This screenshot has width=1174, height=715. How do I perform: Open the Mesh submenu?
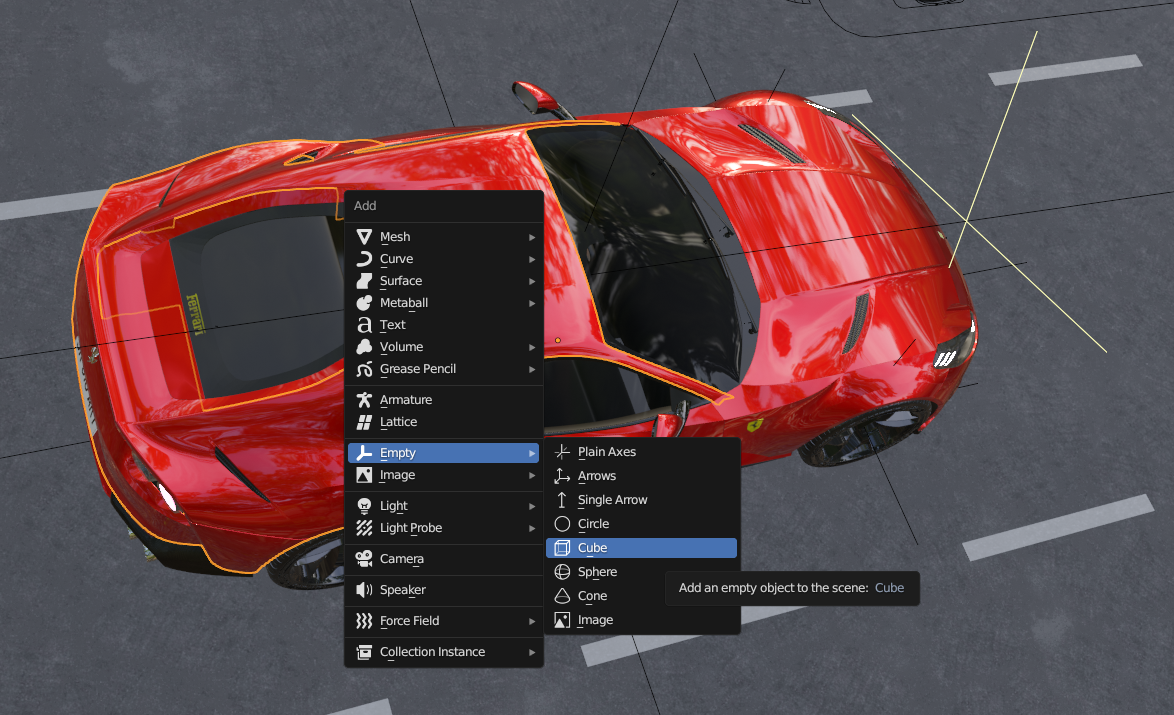[395, 237]
